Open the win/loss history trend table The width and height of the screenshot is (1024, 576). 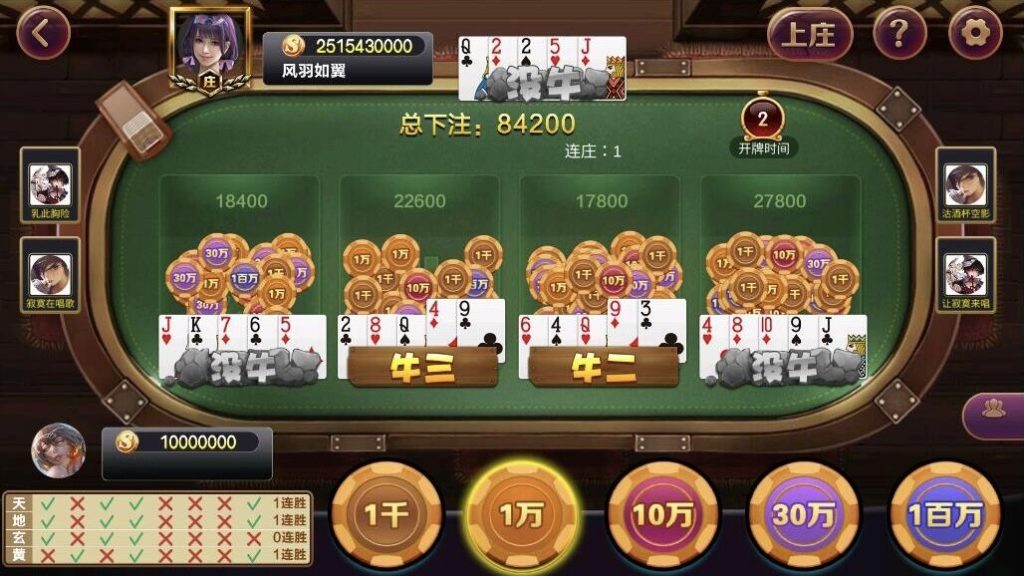(157, 527)
